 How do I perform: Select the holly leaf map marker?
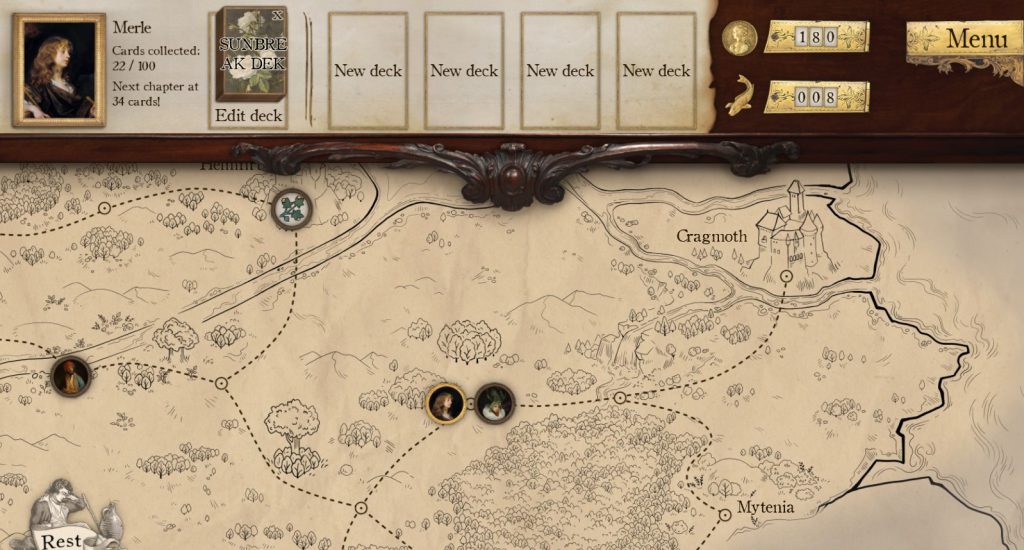point(292,208)
